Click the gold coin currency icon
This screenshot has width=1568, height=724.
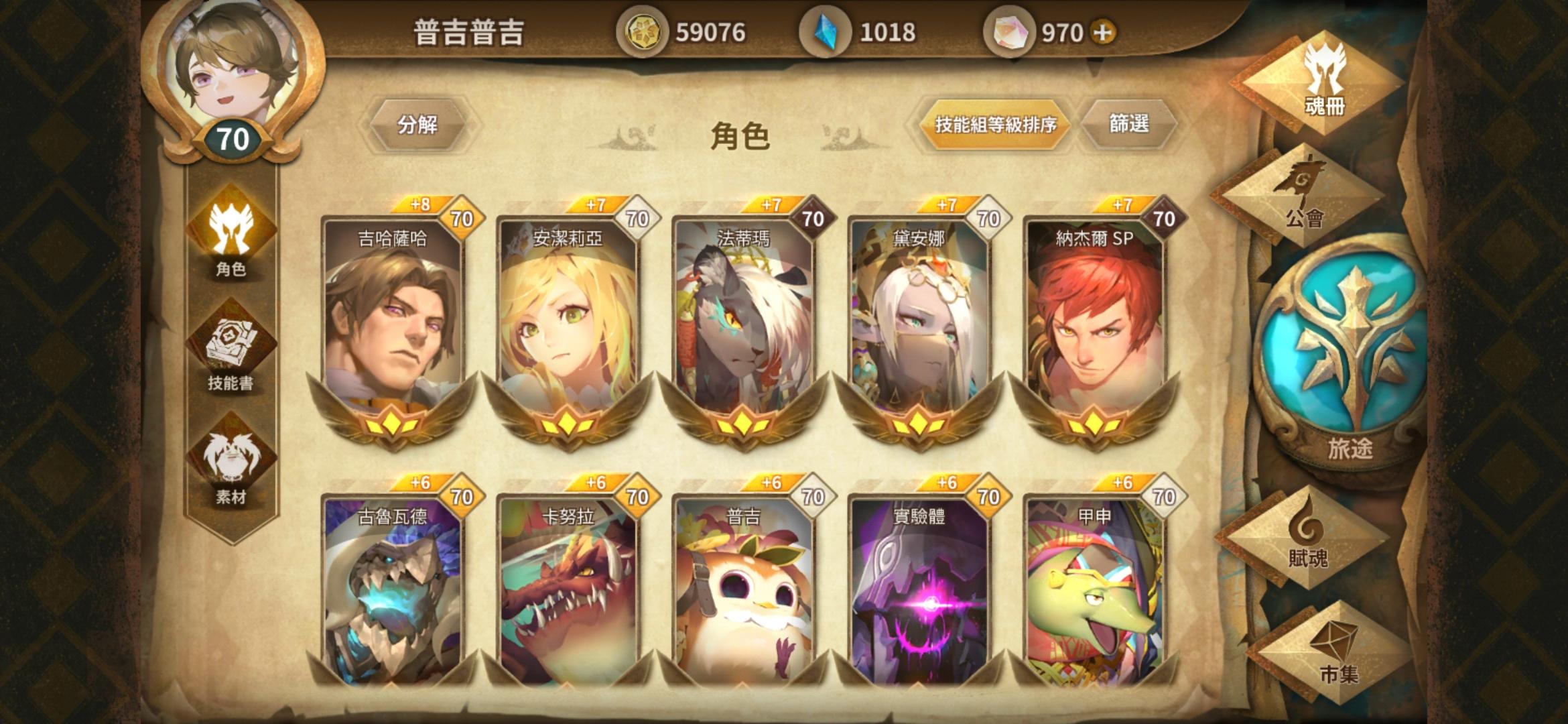[645, 29]
